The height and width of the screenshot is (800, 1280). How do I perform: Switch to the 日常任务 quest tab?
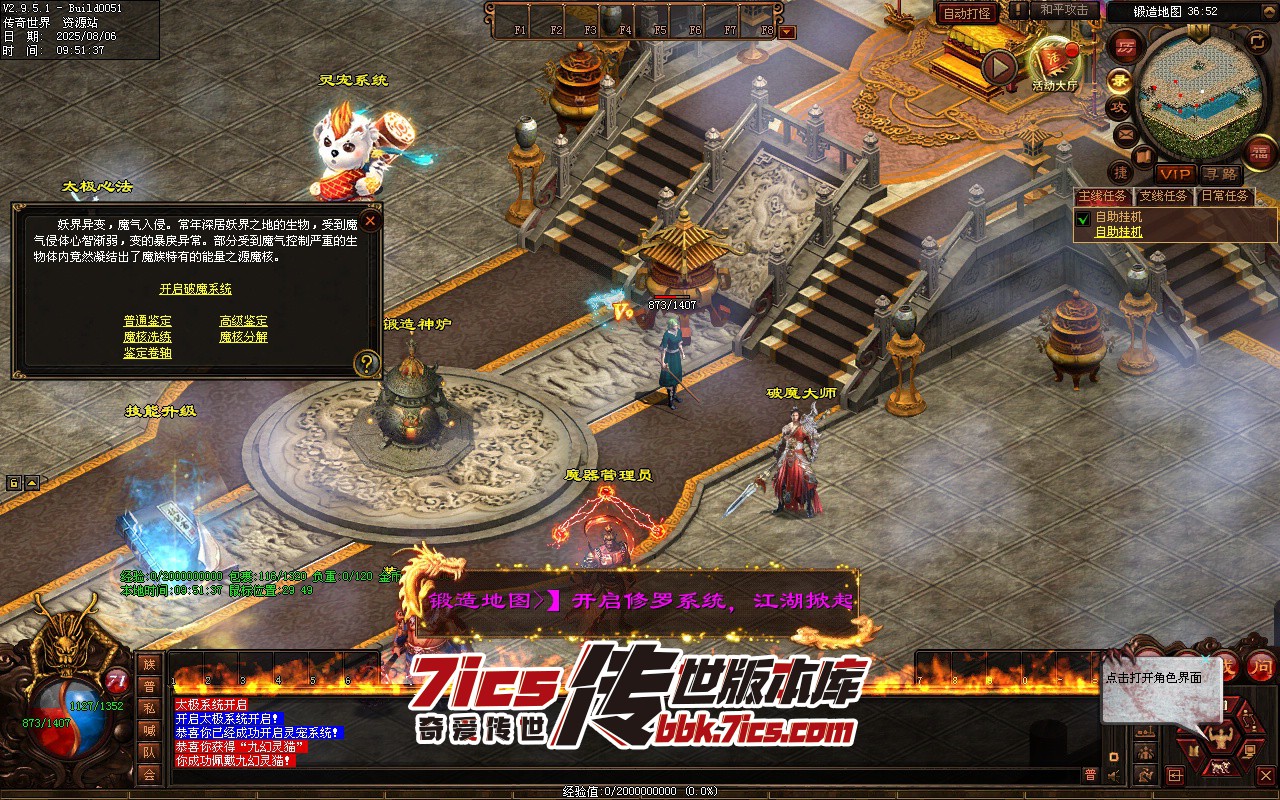(x=1224, y=196)
